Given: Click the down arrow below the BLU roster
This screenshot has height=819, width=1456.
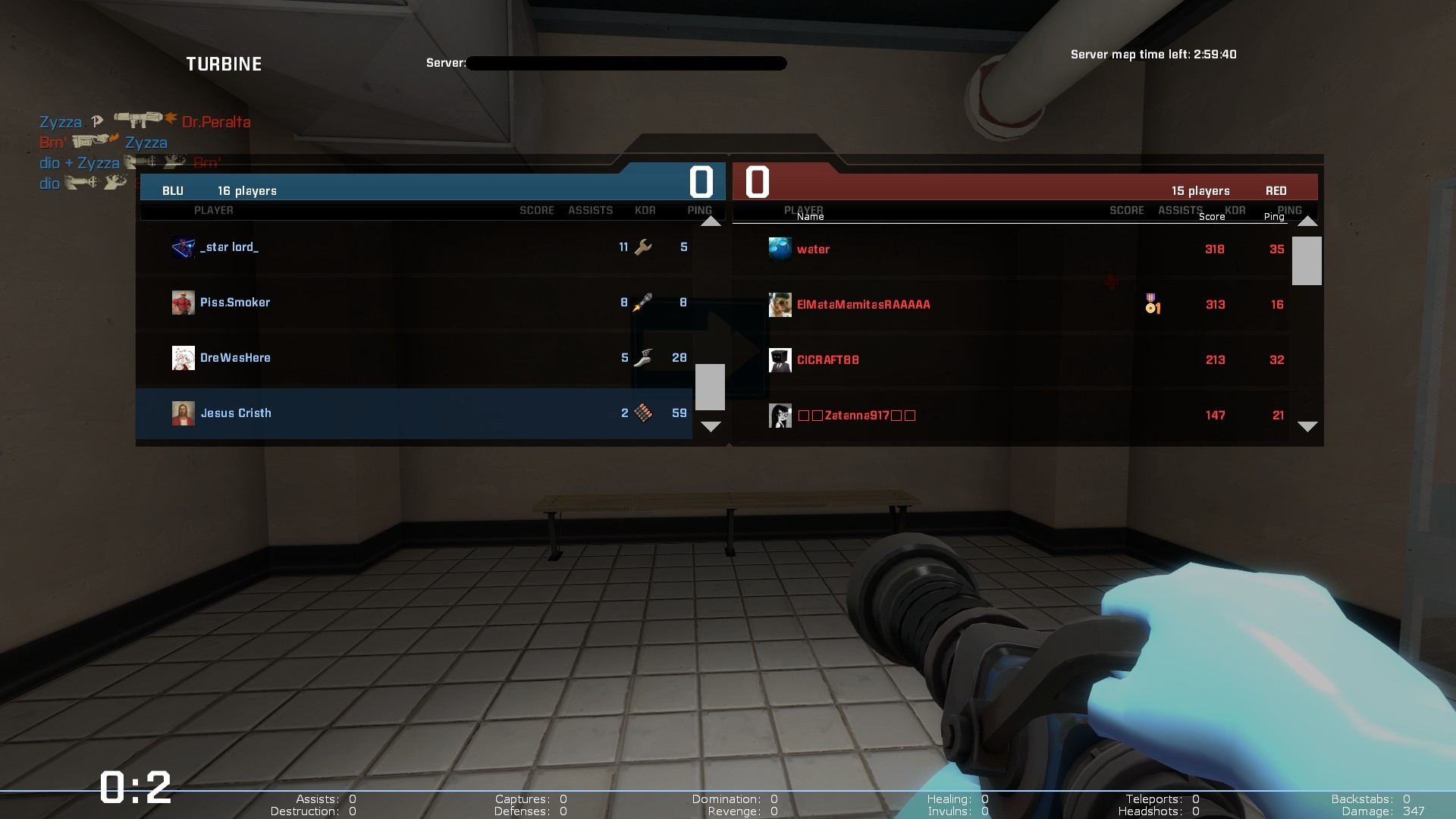Looking at the screenshot, I should point(711,427).
